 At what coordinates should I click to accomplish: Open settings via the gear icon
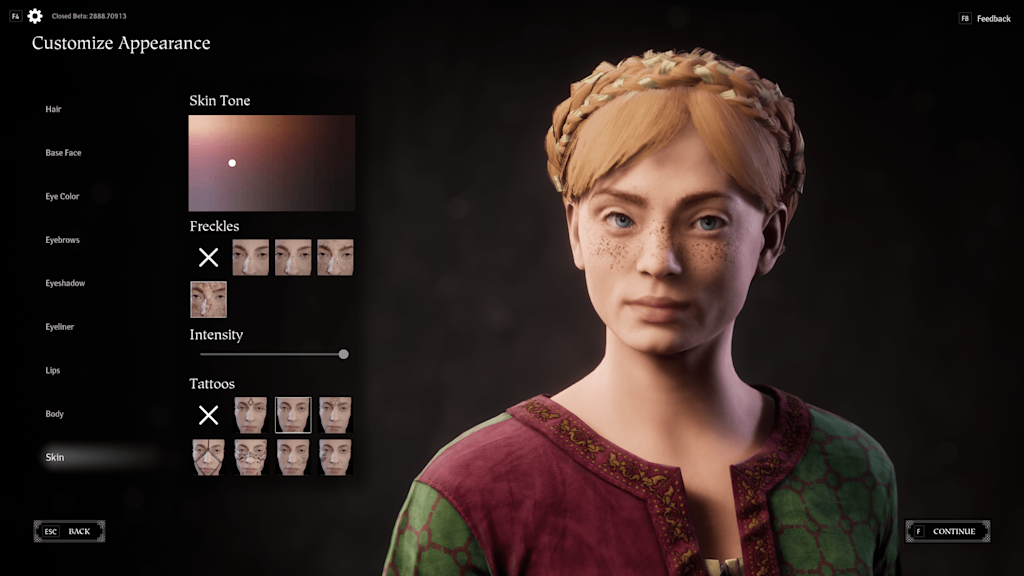[35, 16]
